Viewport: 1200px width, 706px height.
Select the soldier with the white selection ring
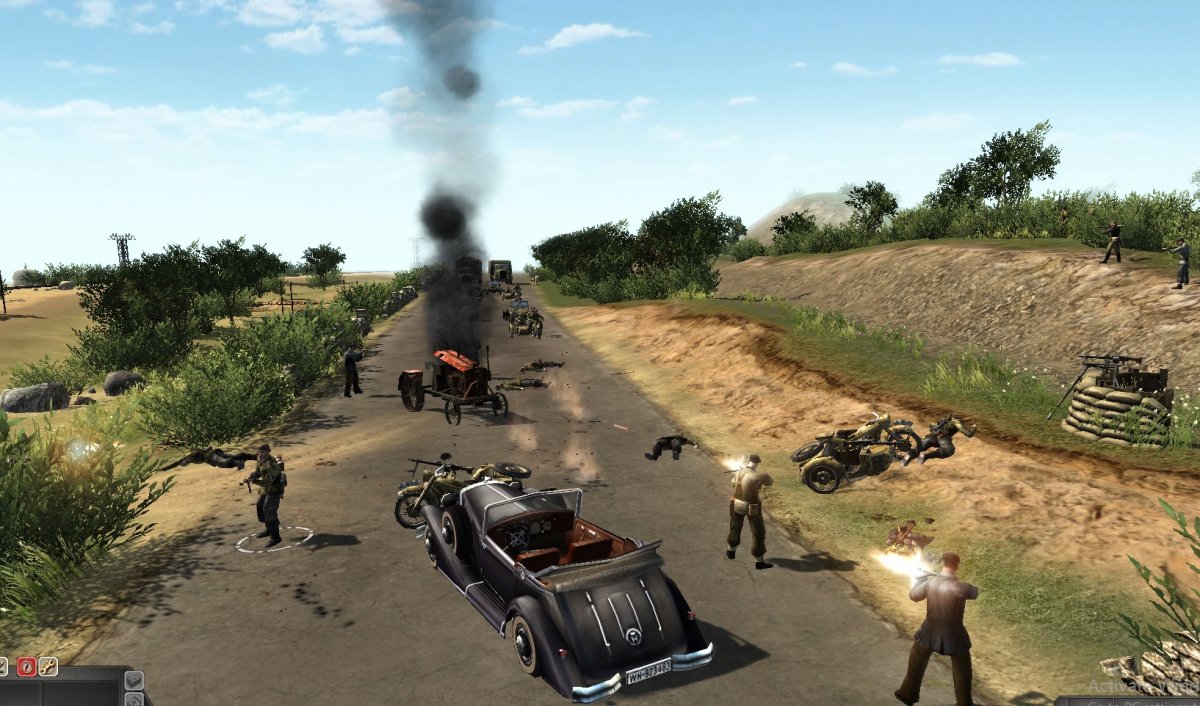tap(268, 494)
